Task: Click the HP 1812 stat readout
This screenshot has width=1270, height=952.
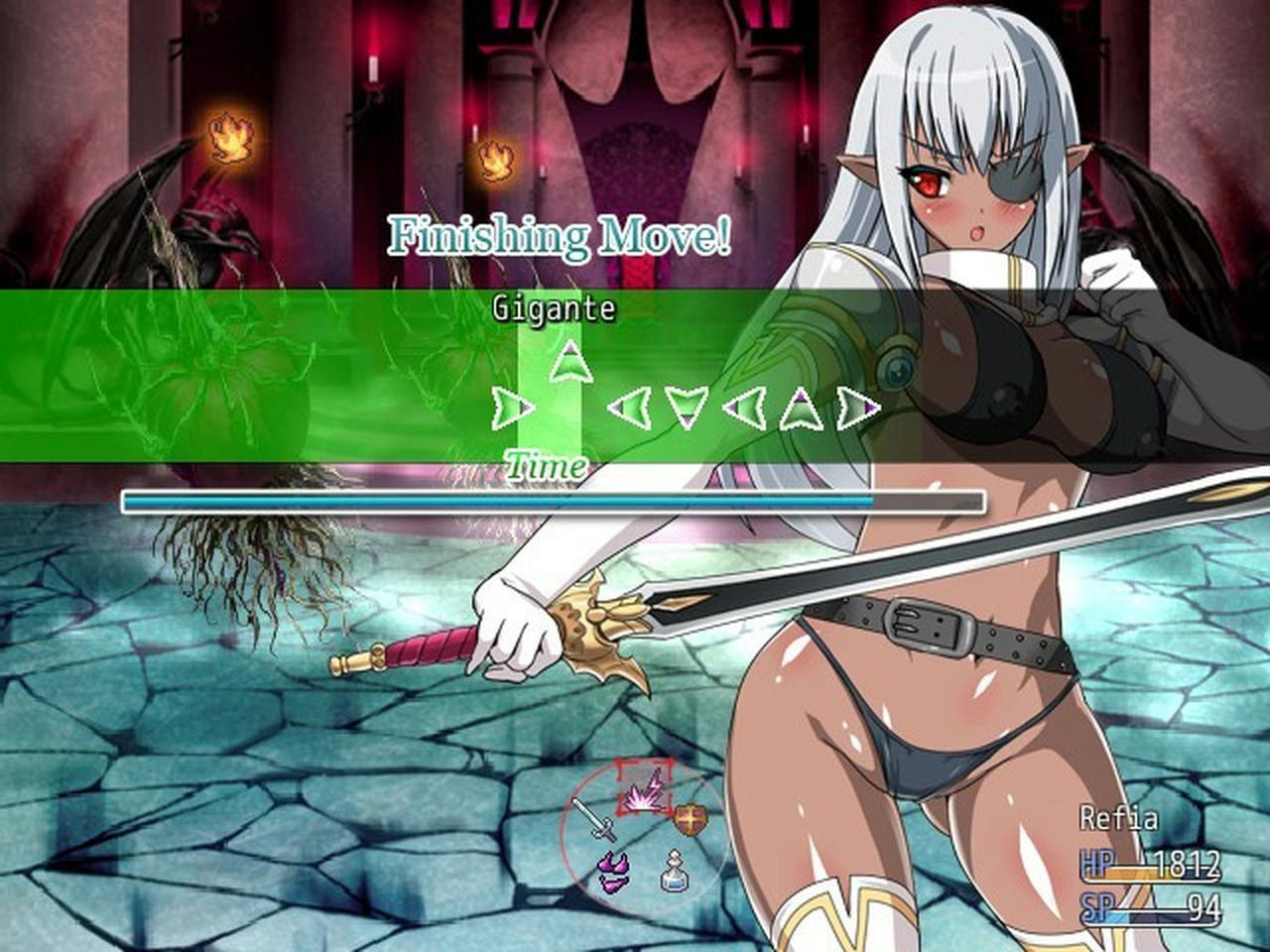Action: pyautogui.click(x=1151, y=865)
